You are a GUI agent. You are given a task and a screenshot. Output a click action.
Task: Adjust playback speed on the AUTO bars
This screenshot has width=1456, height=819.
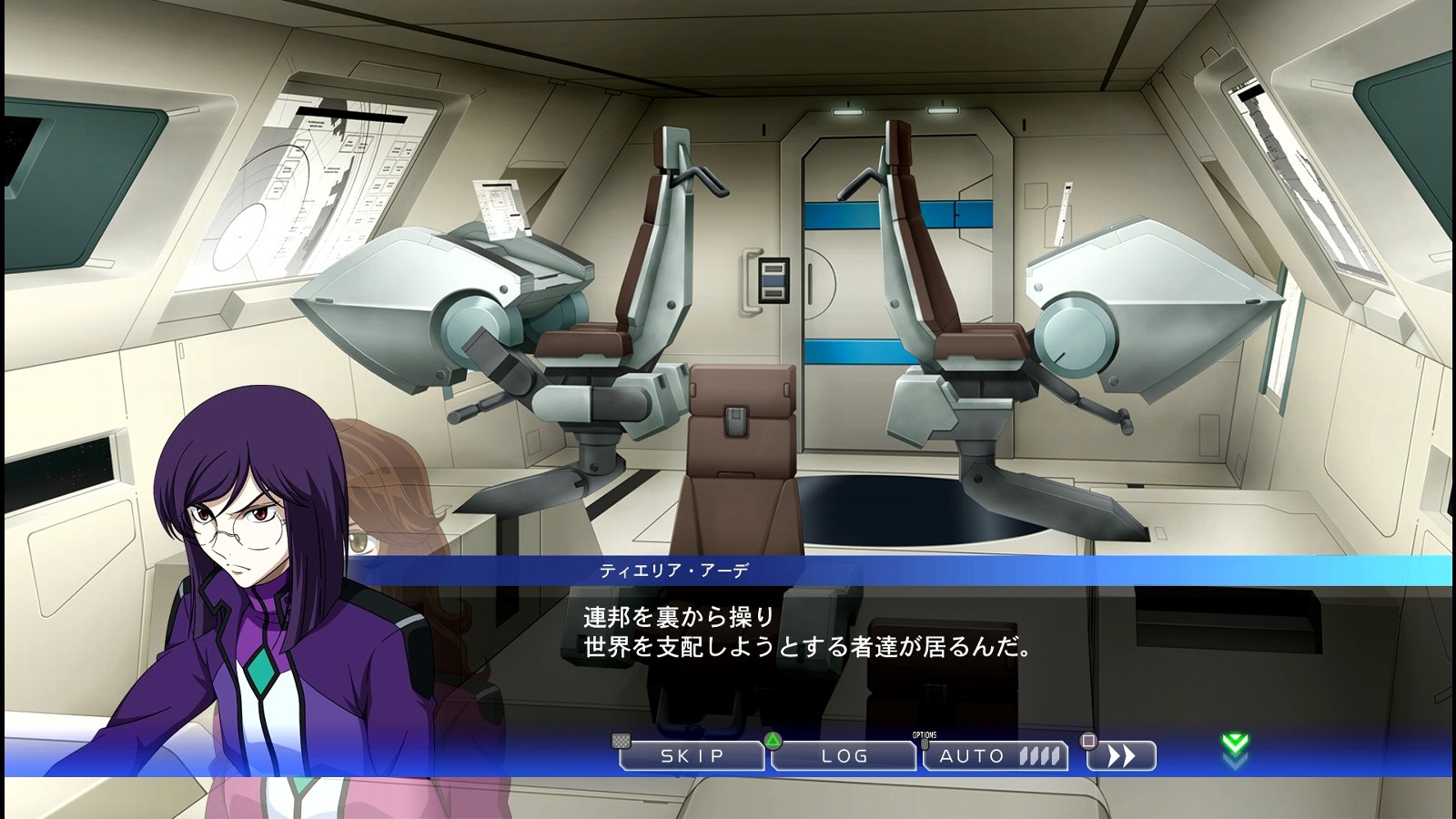1042,755
